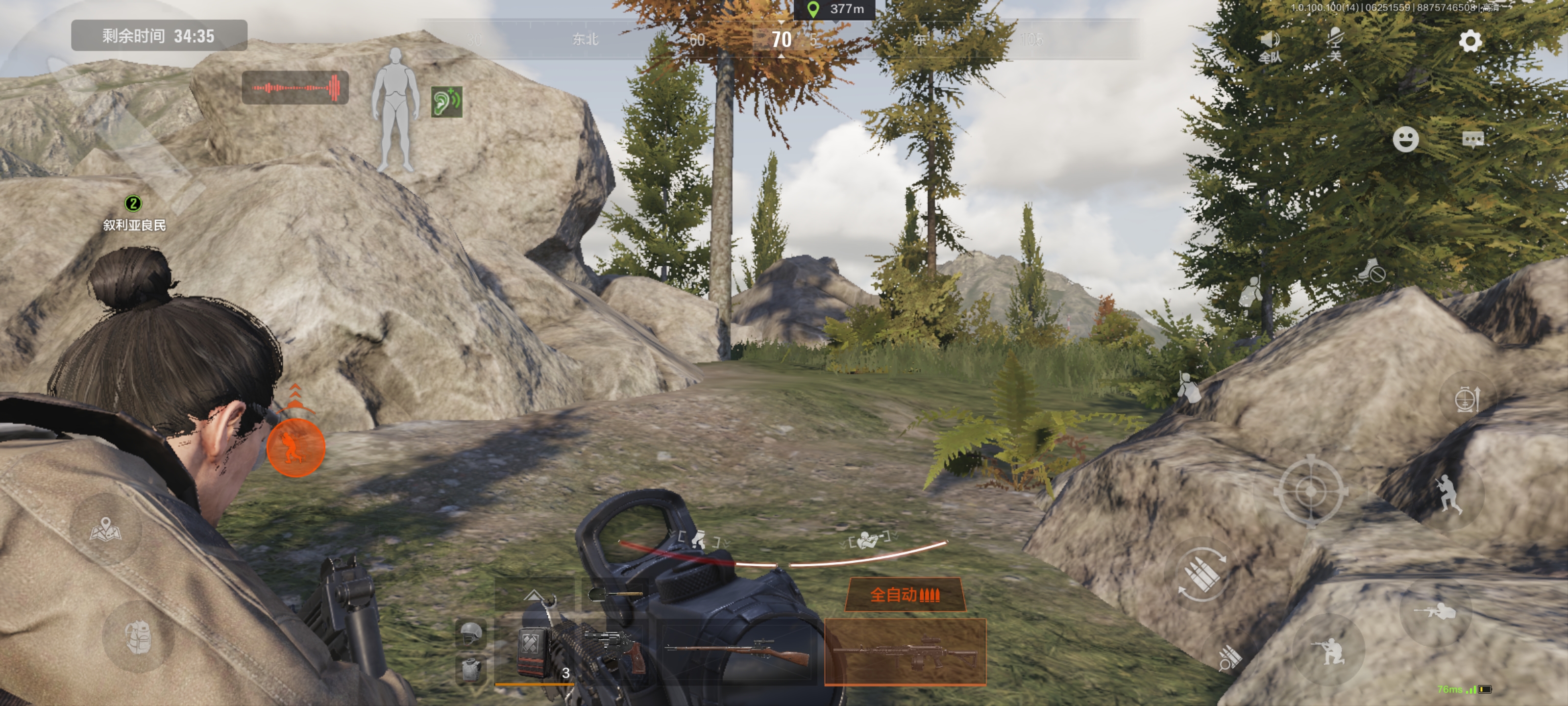
Task: Toggle the microphone marked 关
Action: click(1335, 44)
